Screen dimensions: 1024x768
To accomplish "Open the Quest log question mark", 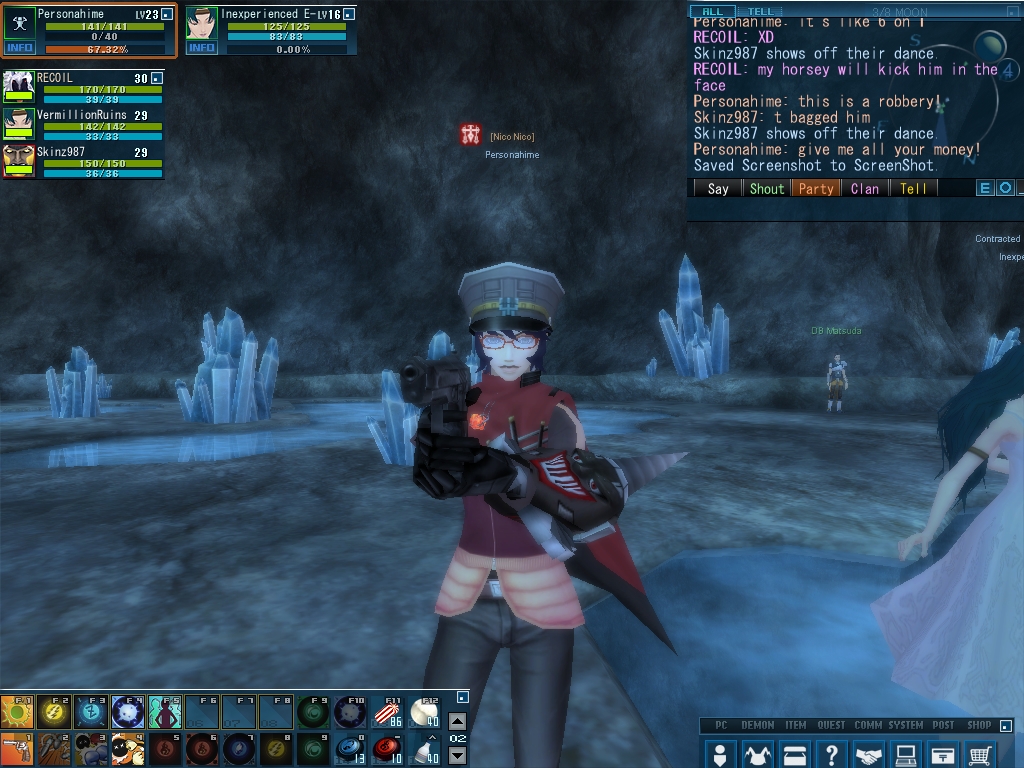I will click(x=831, y=754).
